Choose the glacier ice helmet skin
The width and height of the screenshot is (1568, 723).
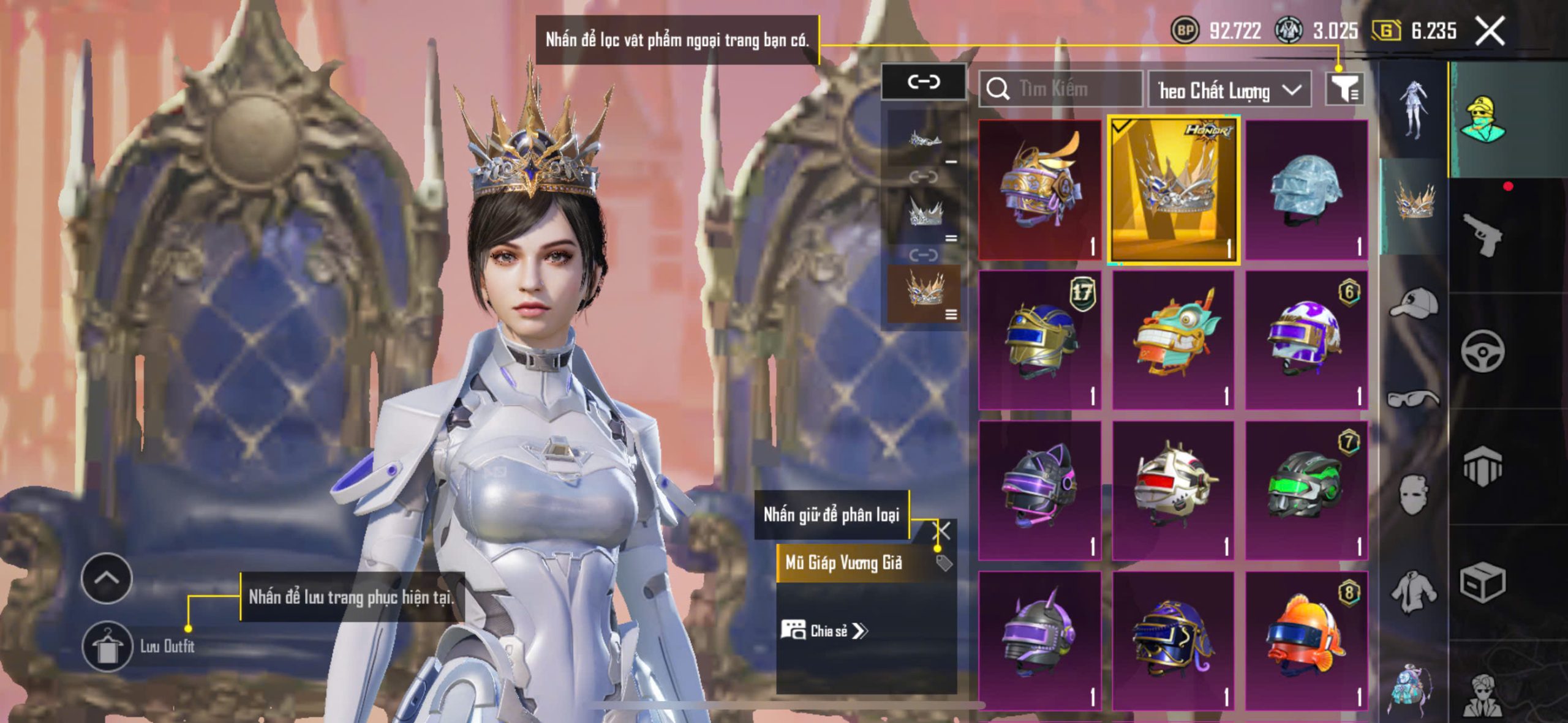[1306, 190]
